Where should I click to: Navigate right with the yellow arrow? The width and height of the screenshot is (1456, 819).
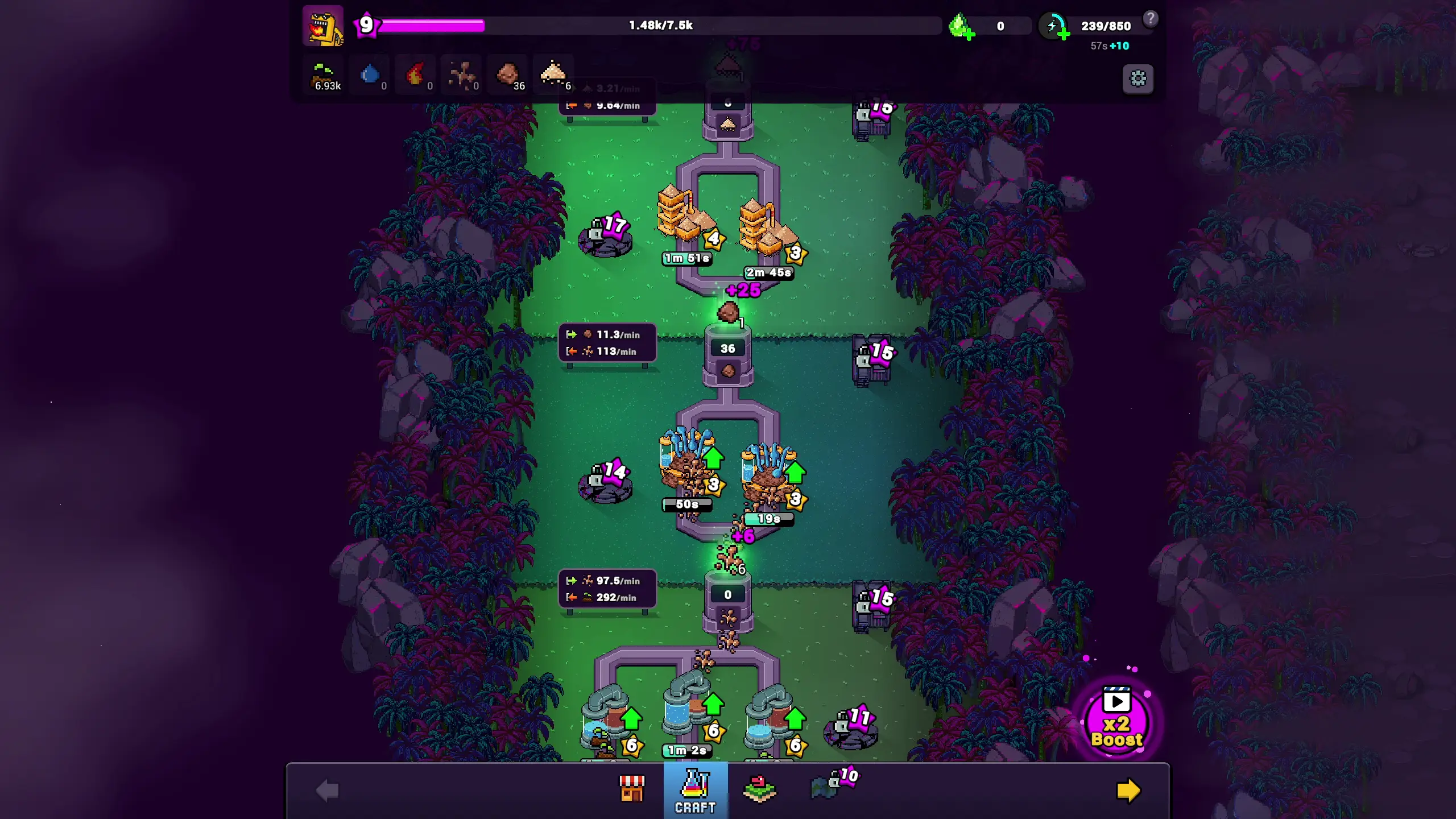pos(1128,789)
